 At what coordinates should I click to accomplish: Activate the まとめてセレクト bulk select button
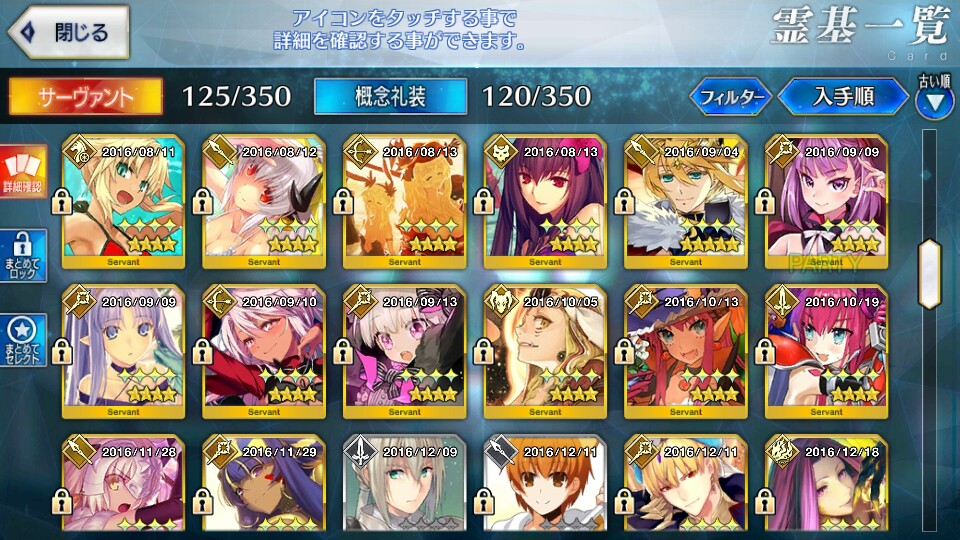tap(22, 340)
